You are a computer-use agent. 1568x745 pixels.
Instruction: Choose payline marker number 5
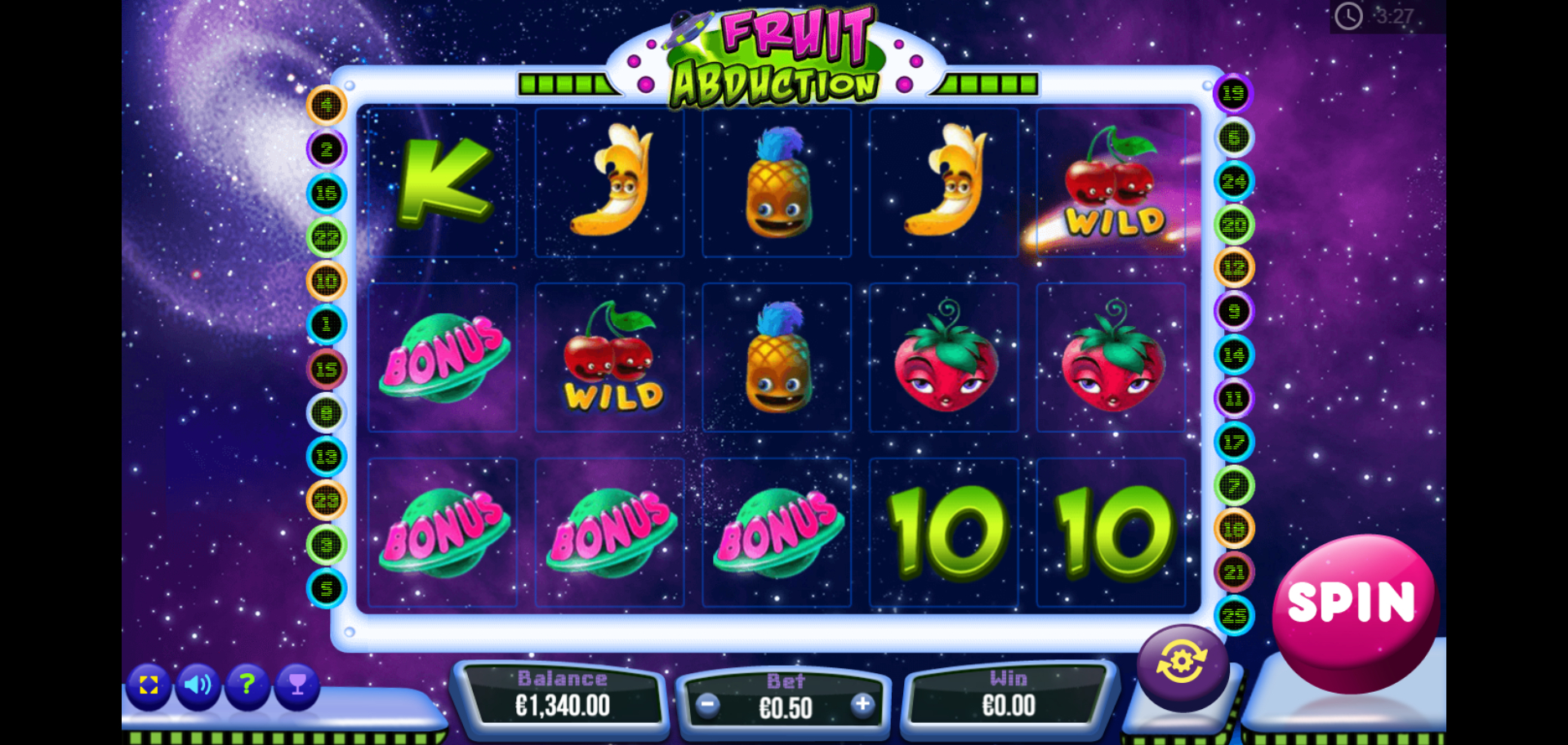(327, 588)
